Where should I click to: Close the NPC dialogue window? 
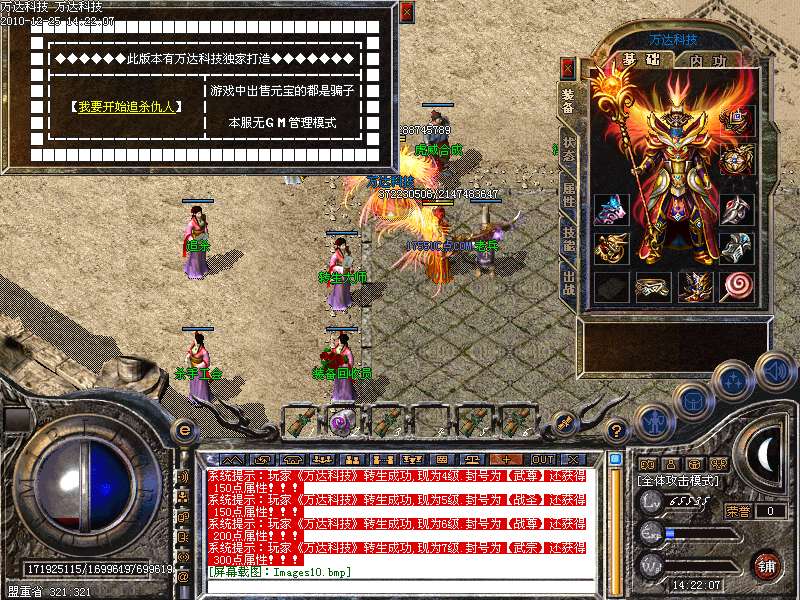coord(405,13)
